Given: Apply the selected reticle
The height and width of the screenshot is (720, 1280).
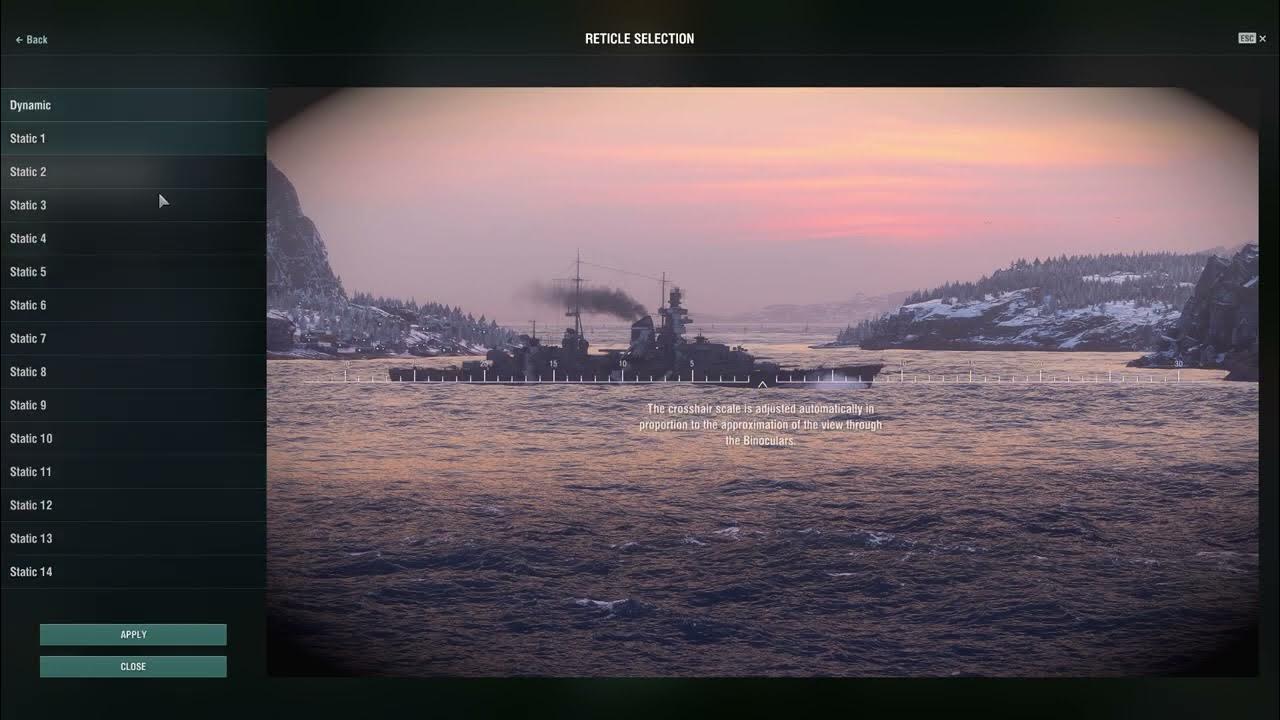Looking at the screenshot, I should (x=133, y=634).
